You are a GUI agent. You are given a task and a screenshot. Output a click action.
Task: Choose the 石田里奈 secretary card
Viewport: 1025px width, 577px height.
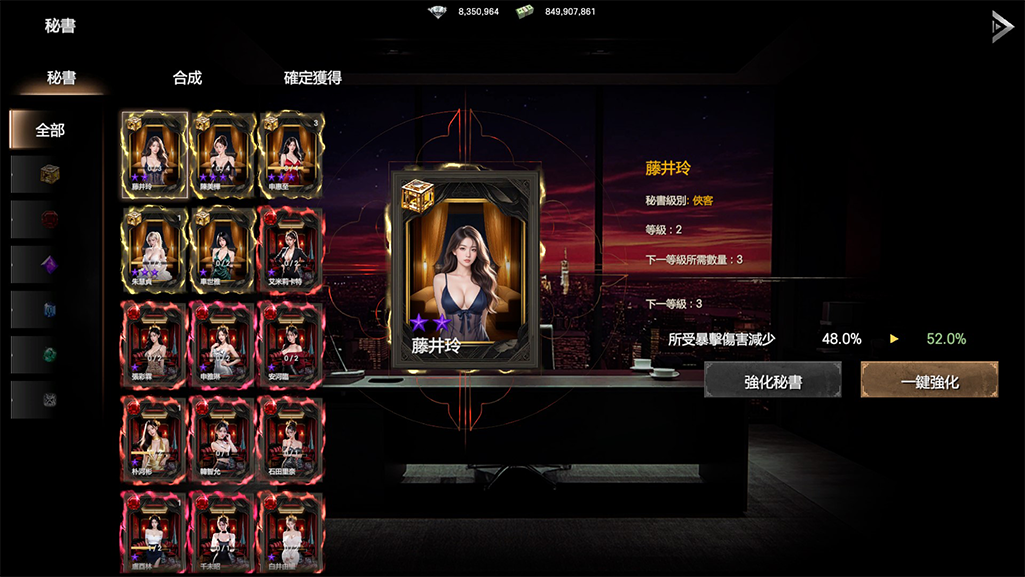(290, 437)
